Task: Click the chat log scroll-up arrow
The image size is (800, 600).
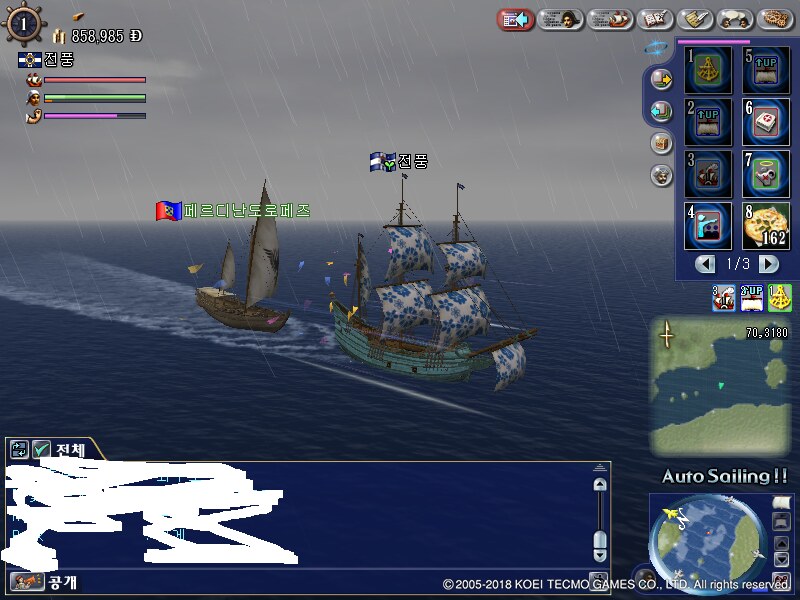Action: click(x=600, y=485)
